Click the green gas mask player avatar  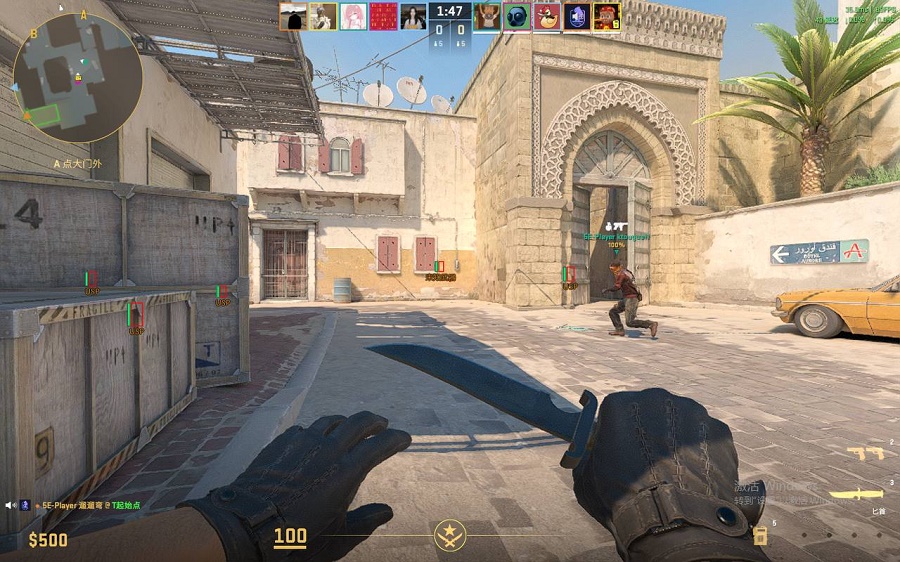click(517, 16)
